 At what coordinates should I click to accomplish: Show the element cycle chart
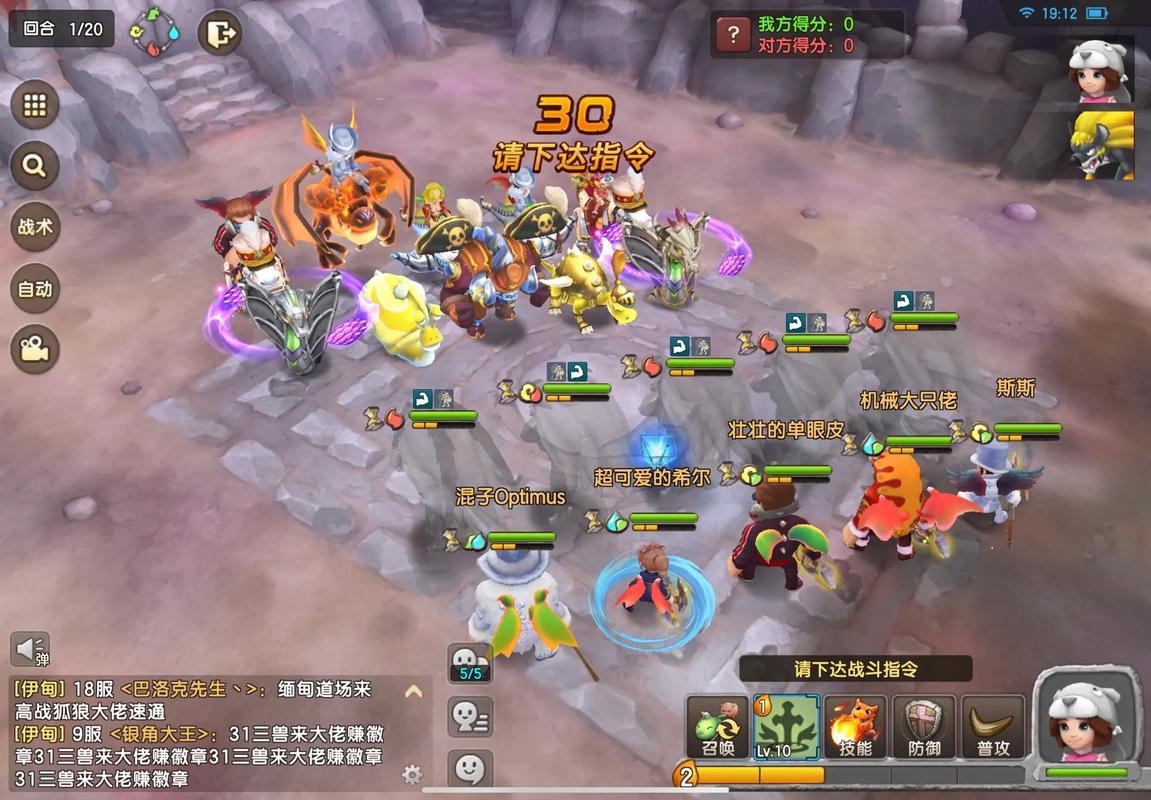tap(155, 34)
